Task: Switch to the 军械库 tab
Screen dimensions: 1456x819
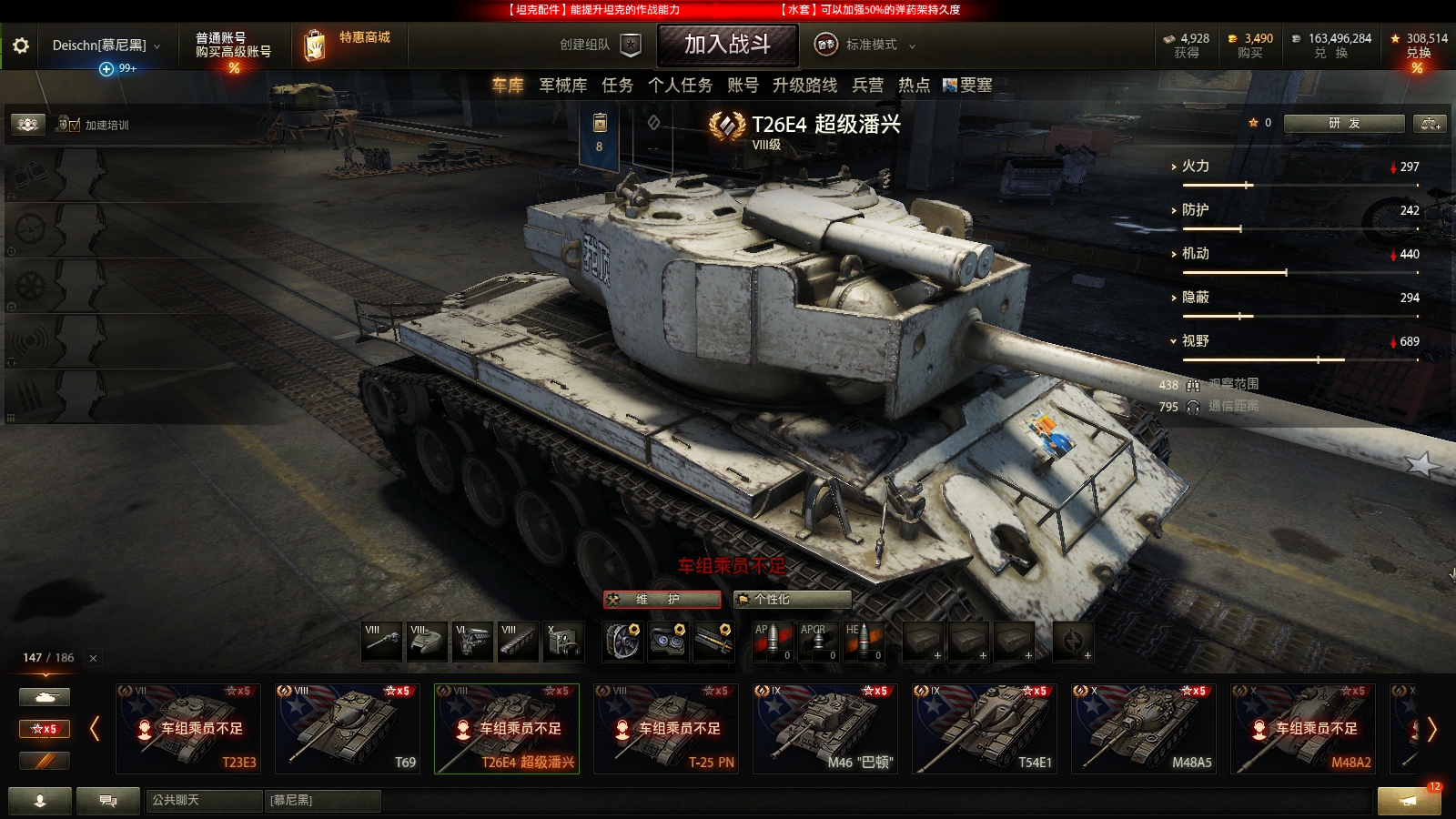Action: click(561, 85)
